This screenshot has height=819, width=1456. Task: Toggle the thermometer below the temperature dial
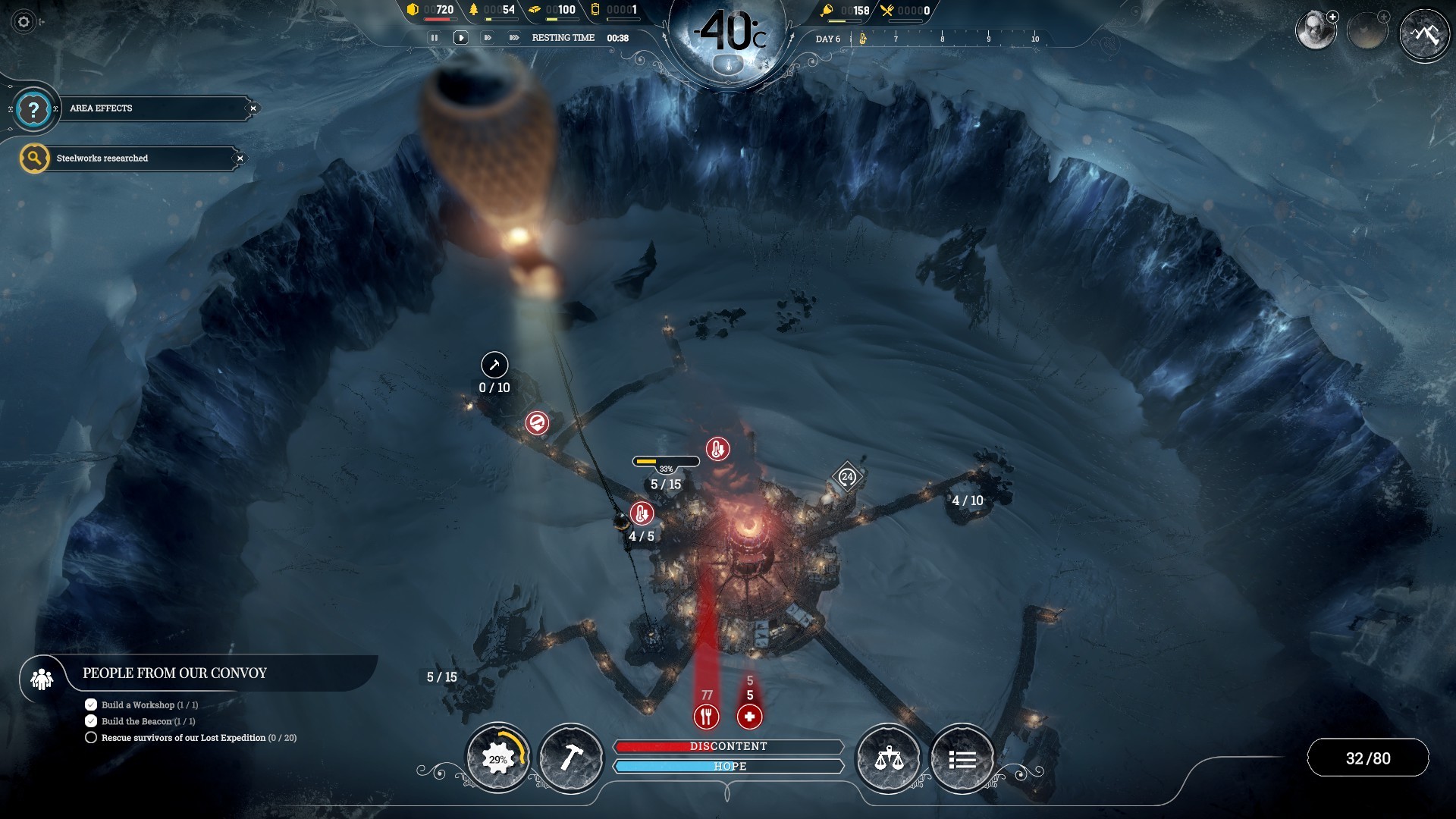coord(727,64)
